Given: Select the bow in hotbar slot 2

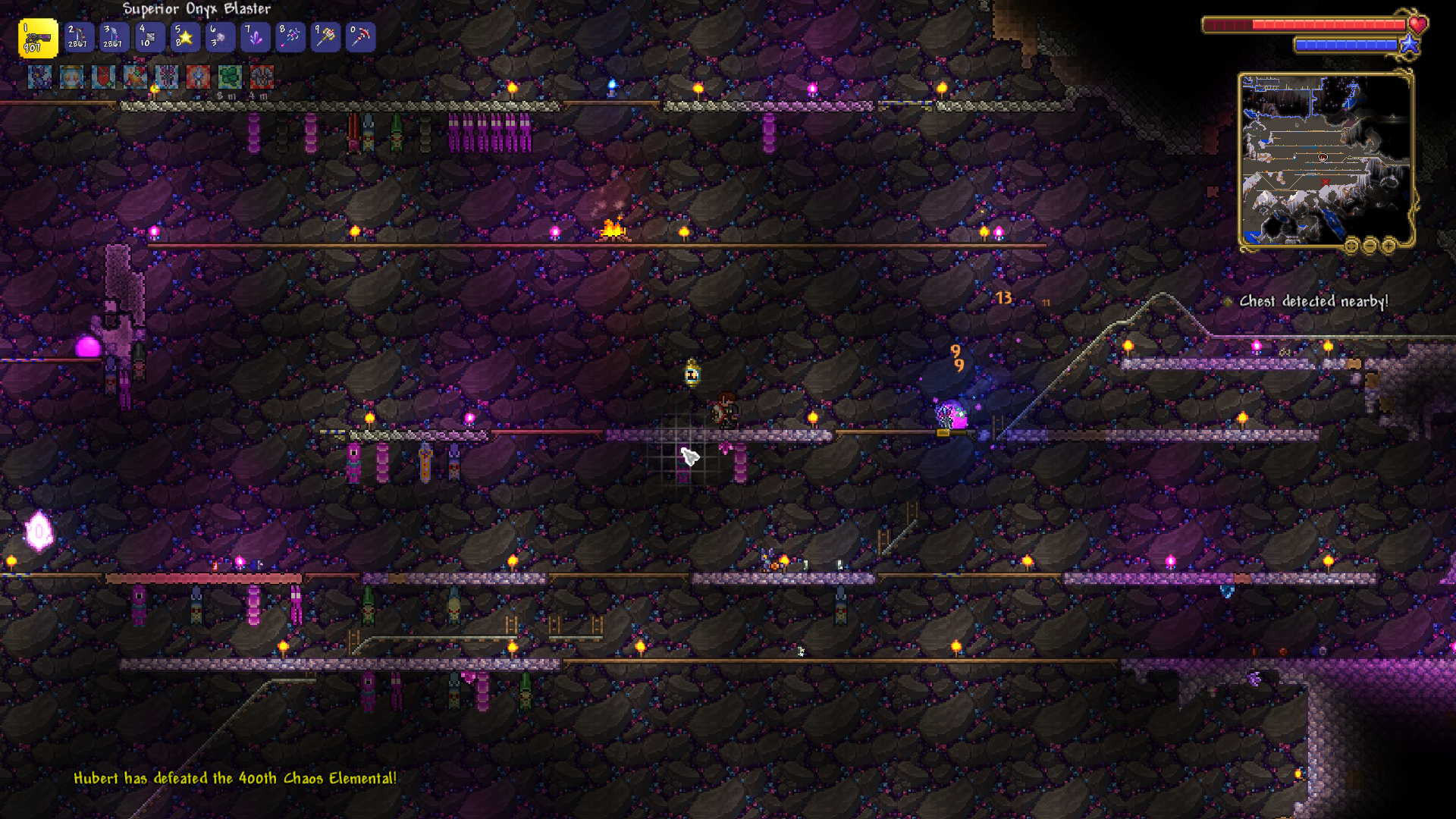Looking at the screenshot, I should [x=78, y=37].
